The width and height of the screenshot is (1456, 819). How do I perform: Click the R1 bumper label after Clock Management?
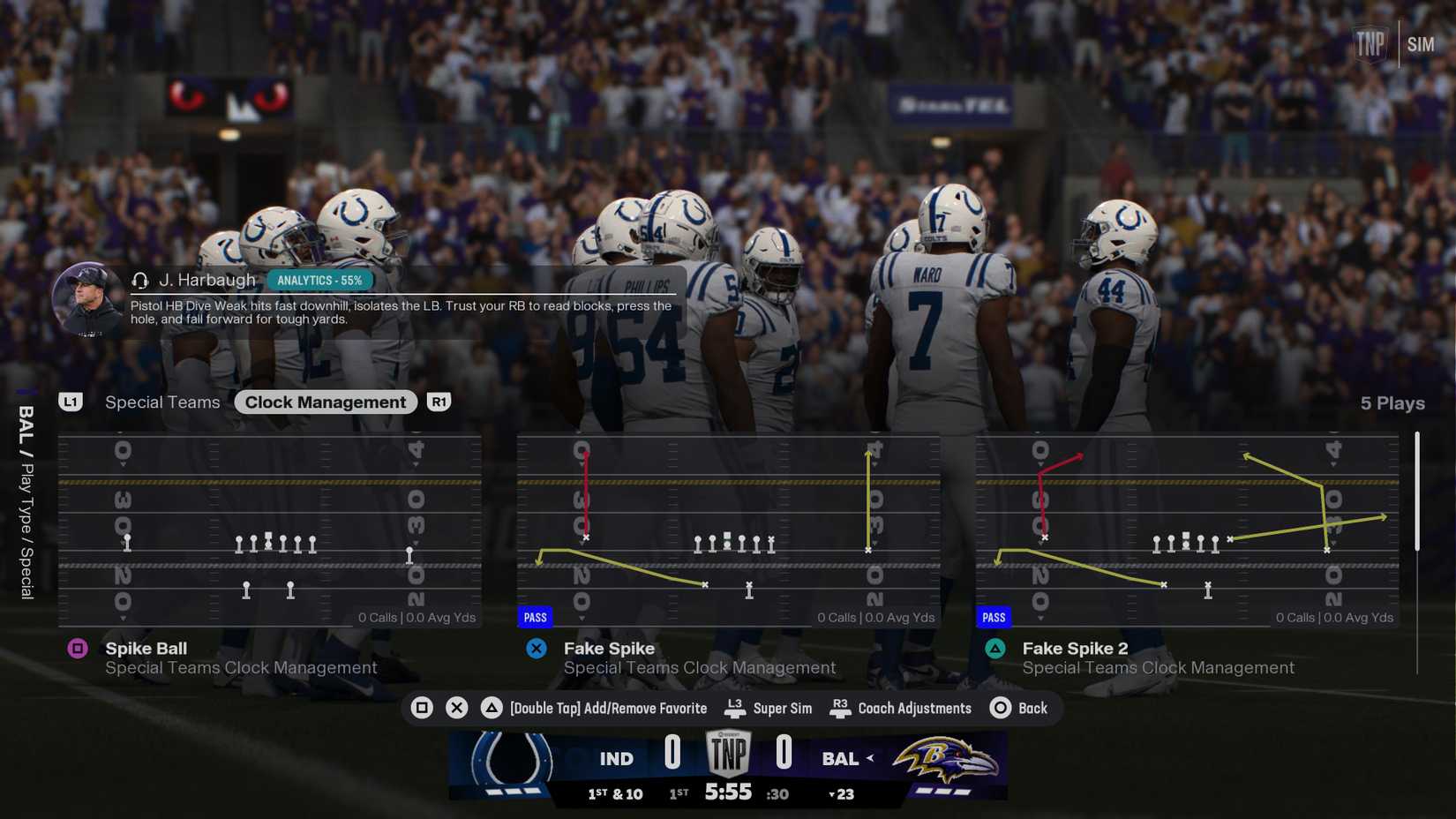point(439,402)
